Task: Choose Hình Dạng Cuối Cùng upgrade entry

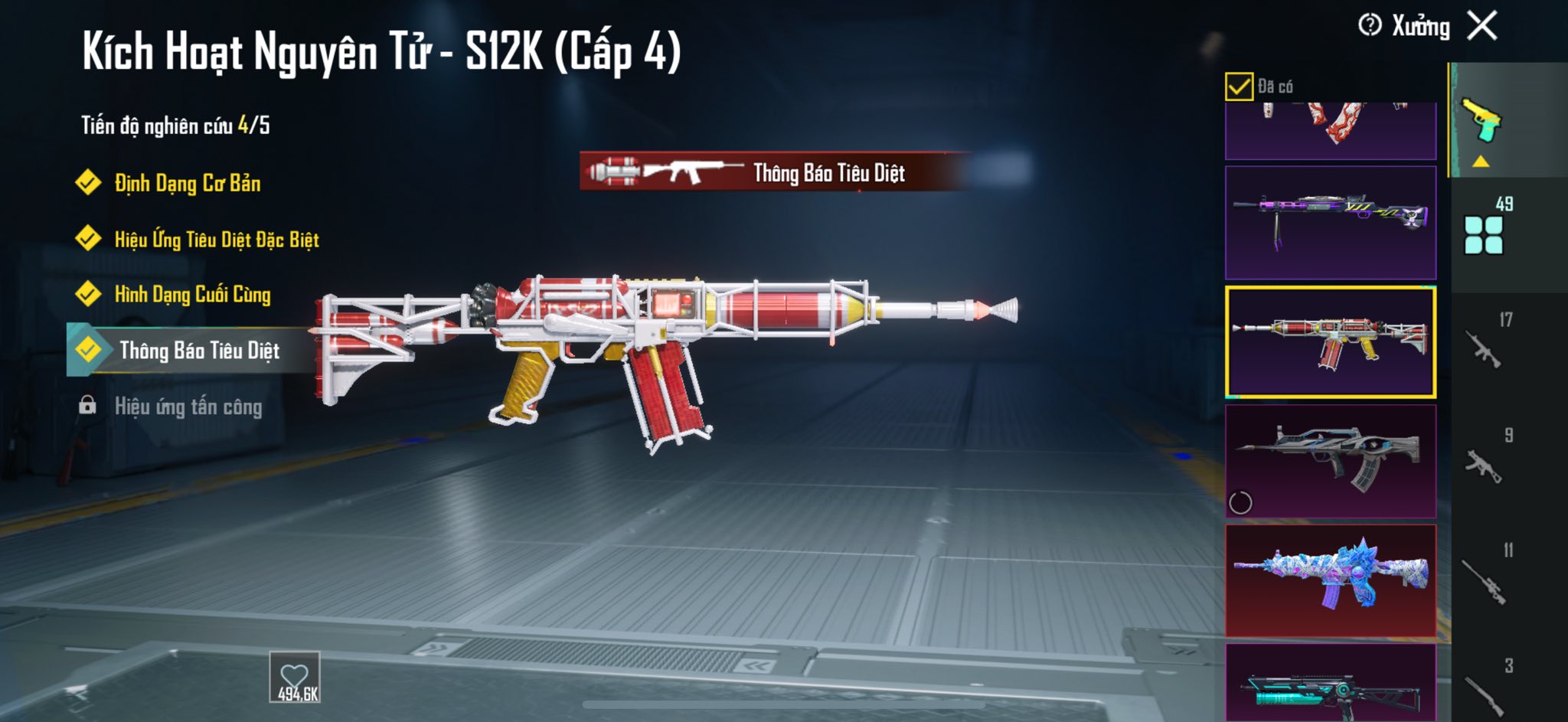Action: tap(192, 295)
